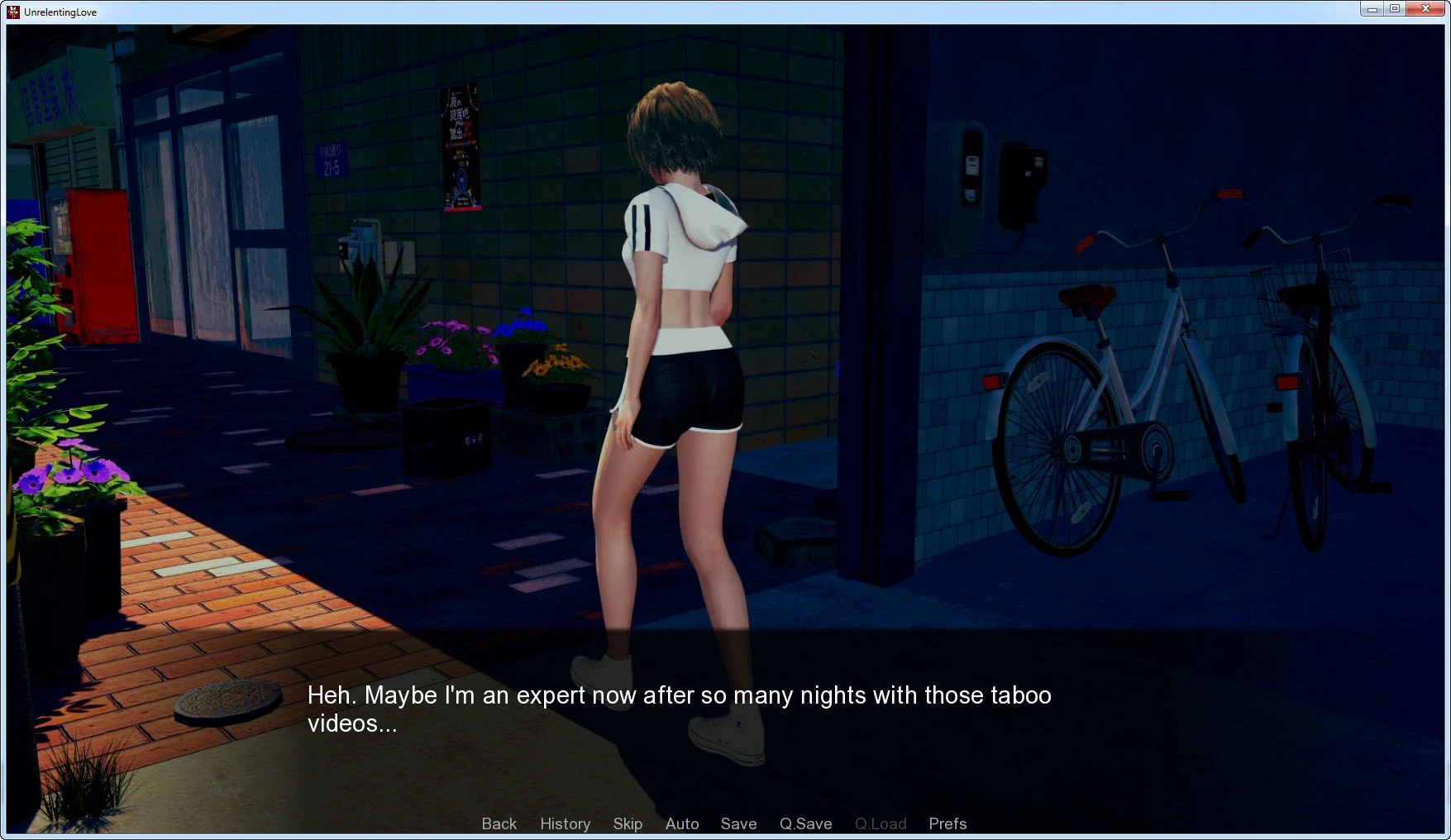Screen dimensions: 1451x840
Task: Close the UnrelentingLove window
Action: 1425,9
